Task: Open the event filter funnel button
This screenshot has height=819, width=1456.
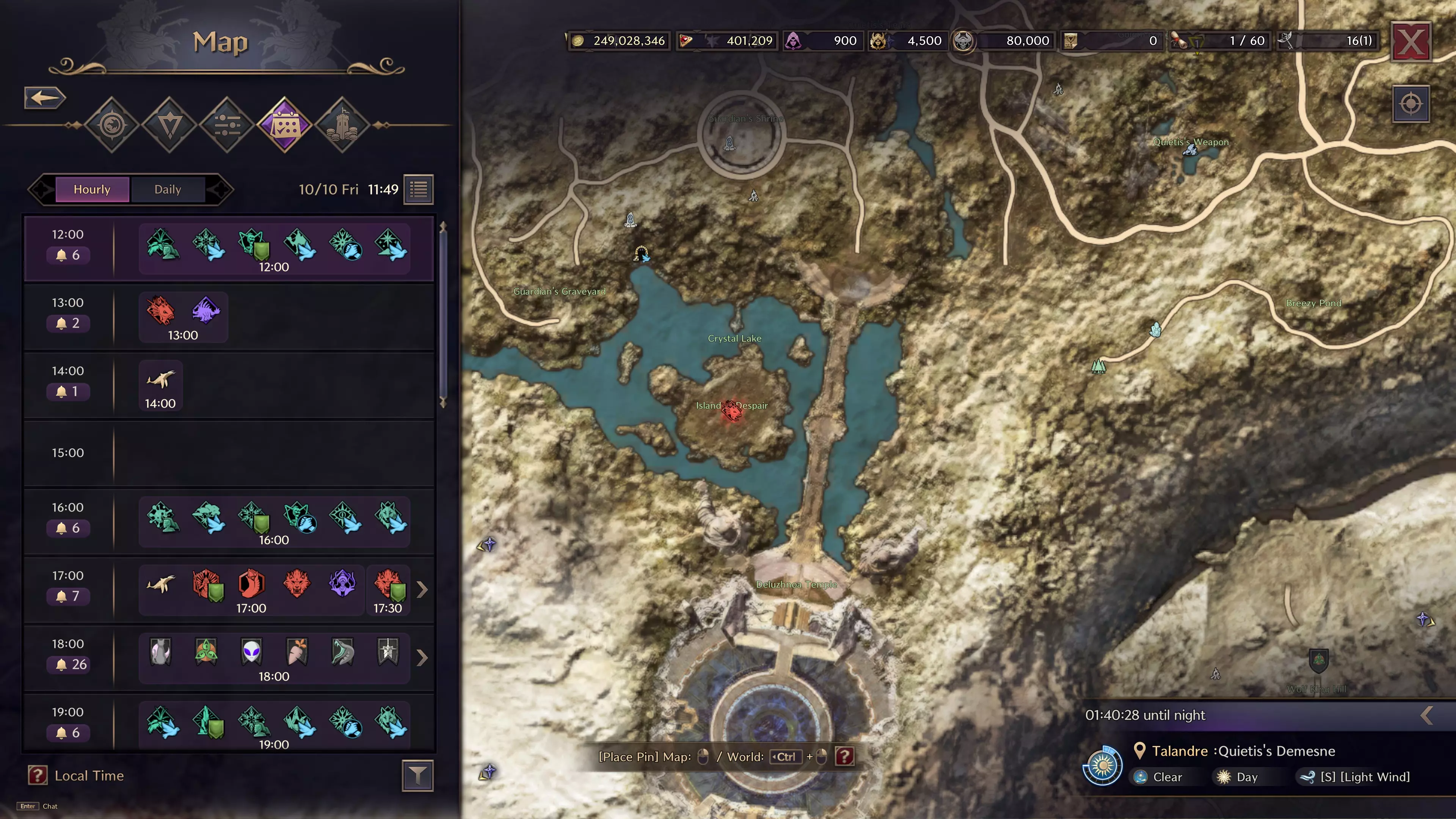Action: pyautogui.click(x=418, y=775)
